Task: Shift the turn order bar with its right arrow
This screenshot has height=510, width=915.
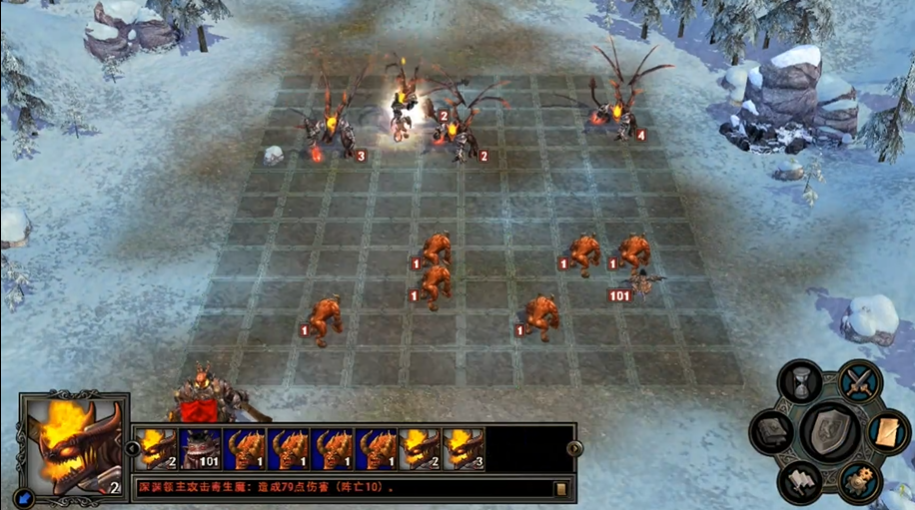Action: (574, 449)
